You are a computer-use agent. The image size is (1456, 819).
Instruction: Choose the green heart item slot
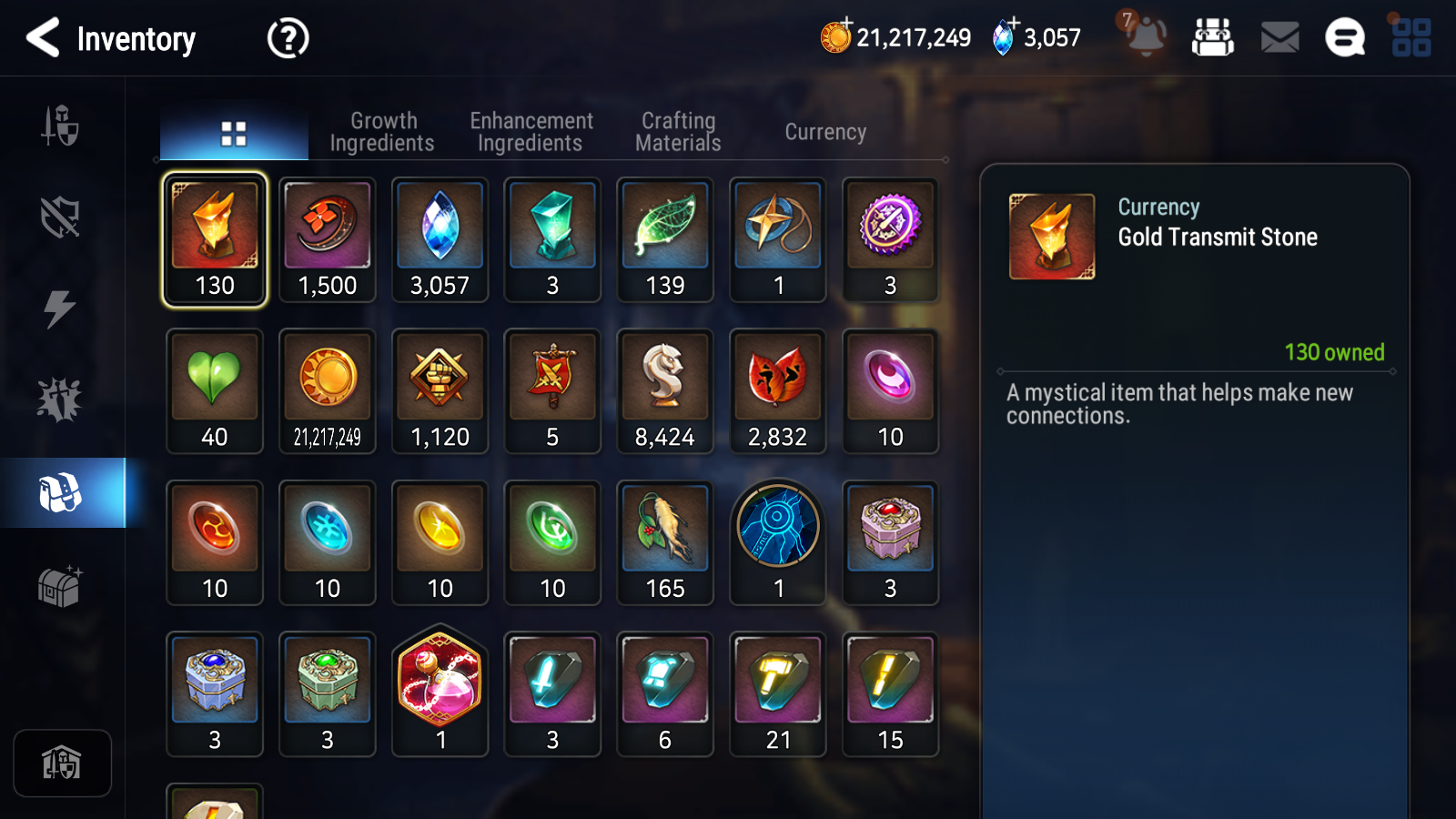click(x=215, y=391)
